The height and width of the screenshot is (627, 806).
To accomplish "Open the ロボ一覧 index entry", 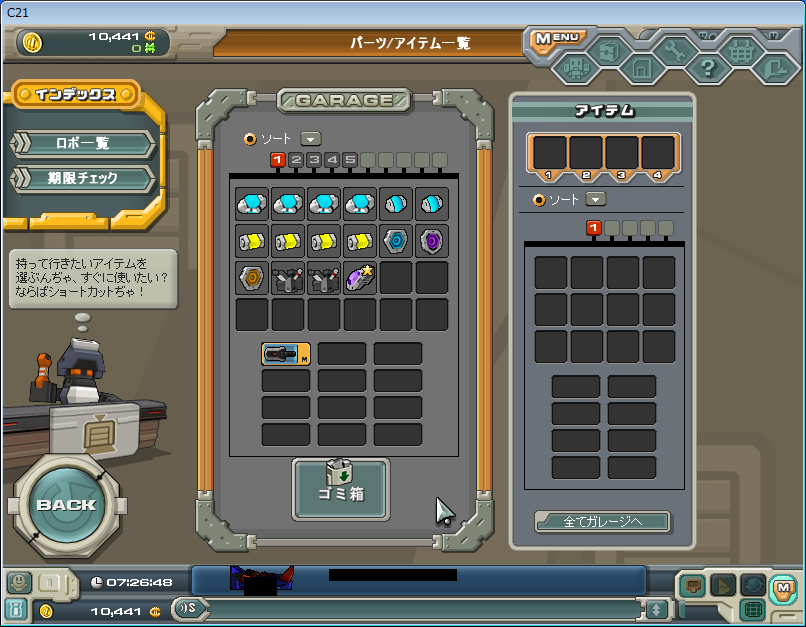I will [x=82, y=143].
